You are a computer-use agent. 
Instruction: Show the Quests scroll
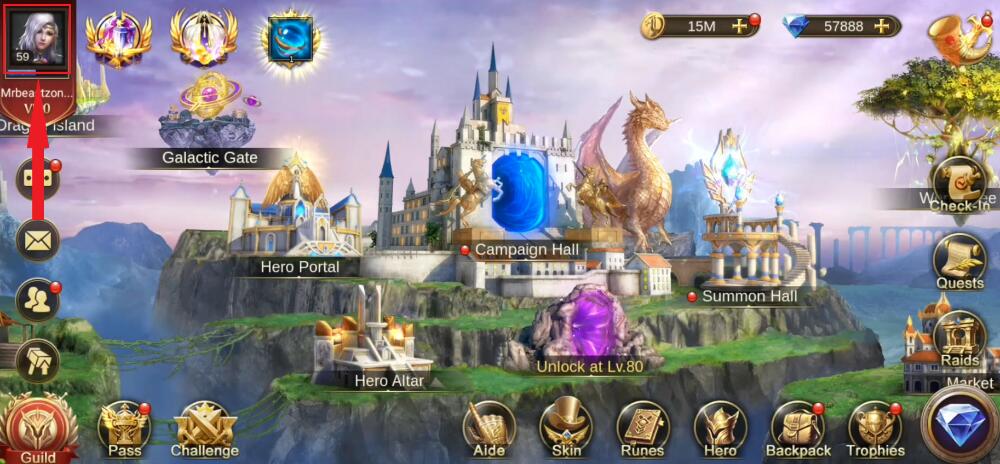(x=960, y=262)
